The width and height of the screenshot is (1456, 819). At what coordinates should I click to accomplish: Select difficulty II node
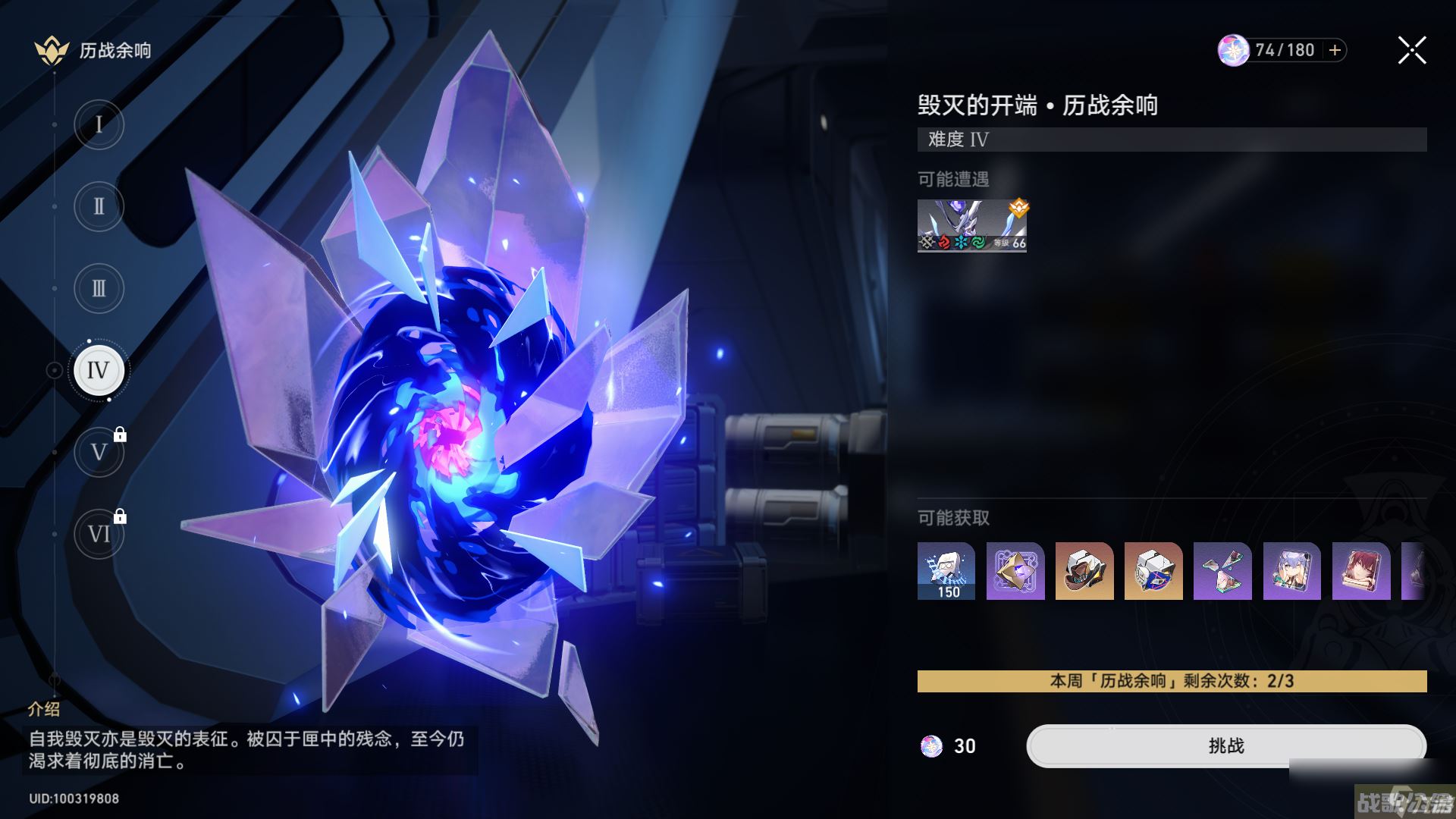(98, 206)
